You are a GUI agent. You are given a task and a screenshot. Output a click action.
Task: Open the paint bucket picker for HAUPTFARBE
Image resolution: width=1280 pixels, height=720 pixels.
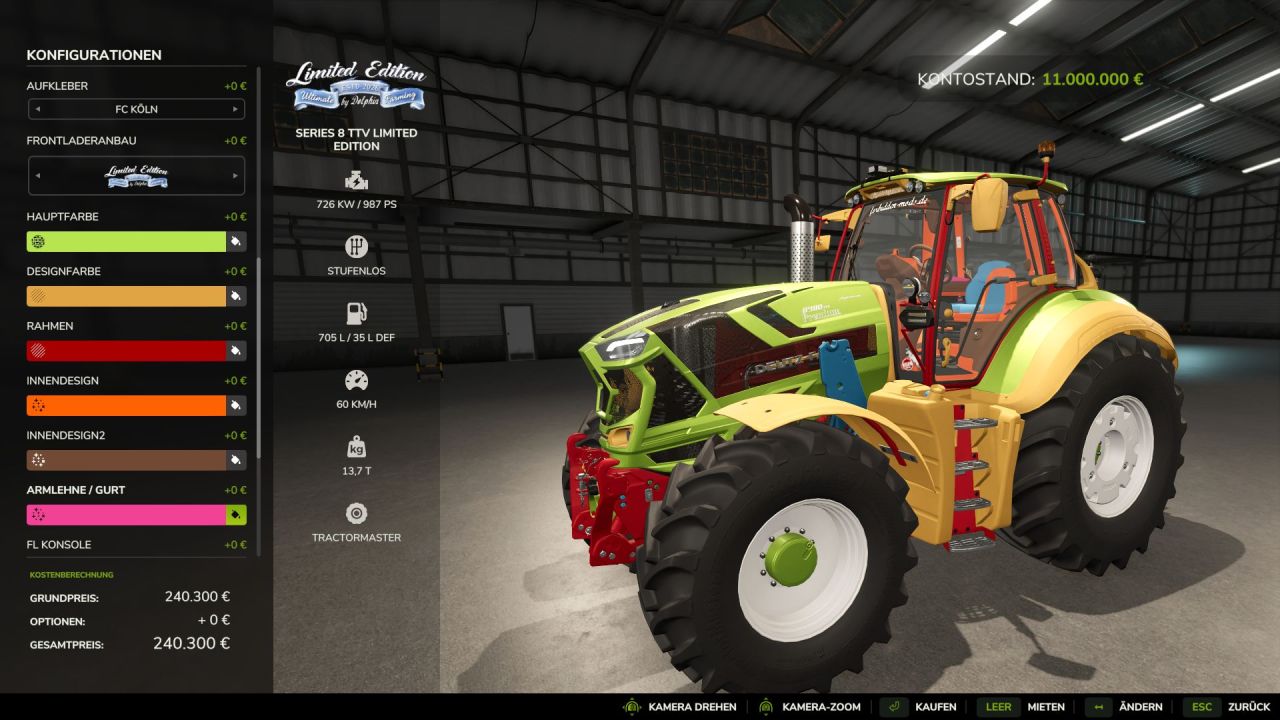point(236,241)
